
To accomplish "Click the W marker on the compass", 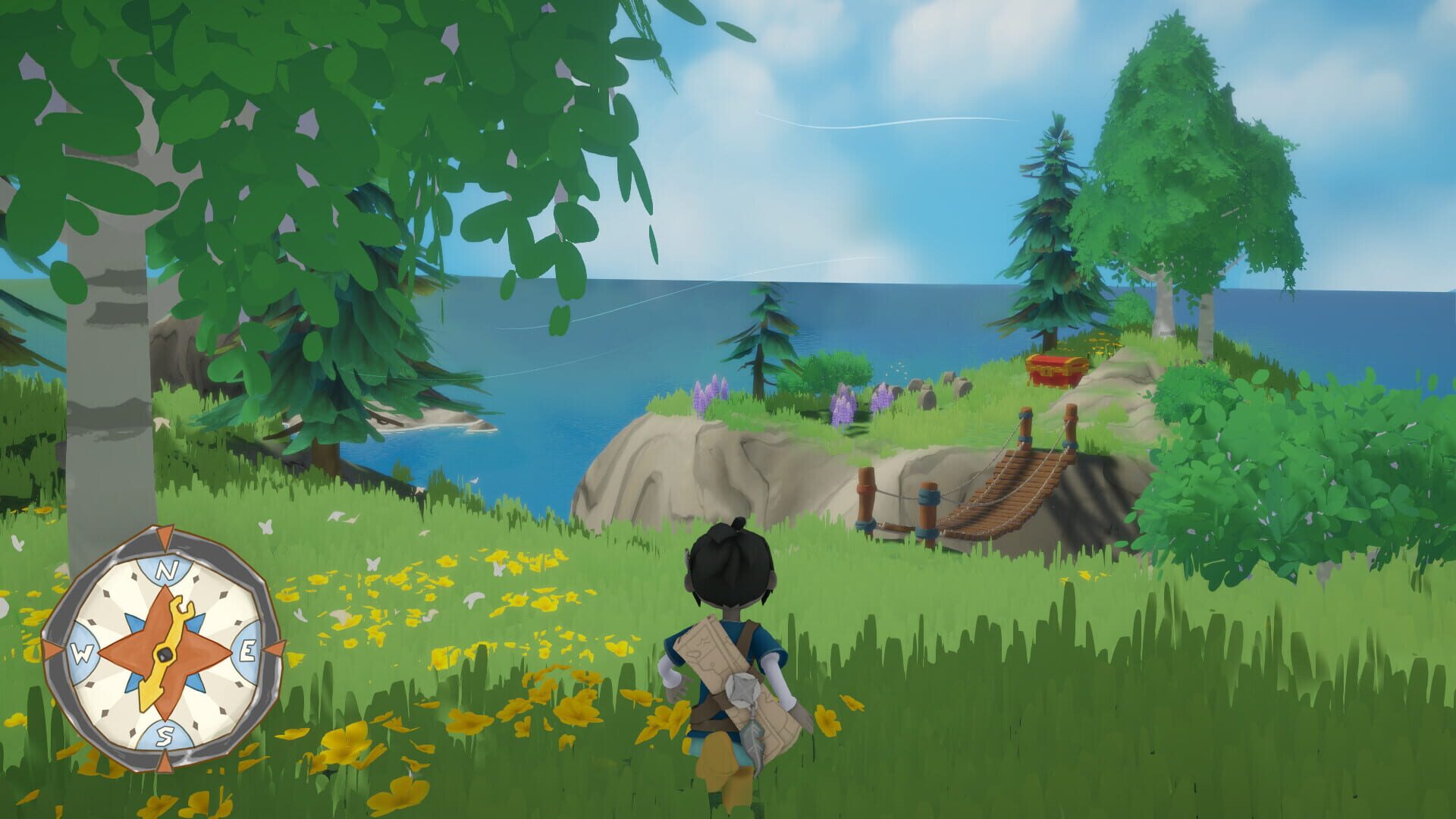I will point(83,654).
